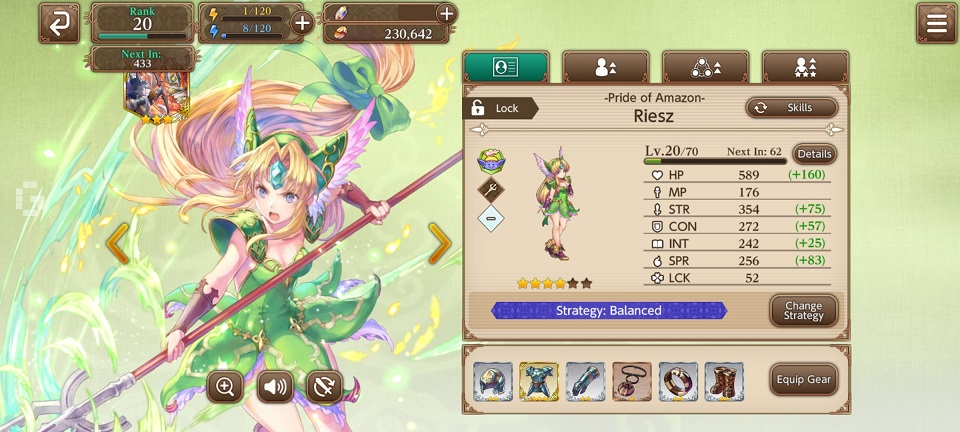Open the three-circle triangle tab
Screen dimensions: 960x432
[705, 67]
